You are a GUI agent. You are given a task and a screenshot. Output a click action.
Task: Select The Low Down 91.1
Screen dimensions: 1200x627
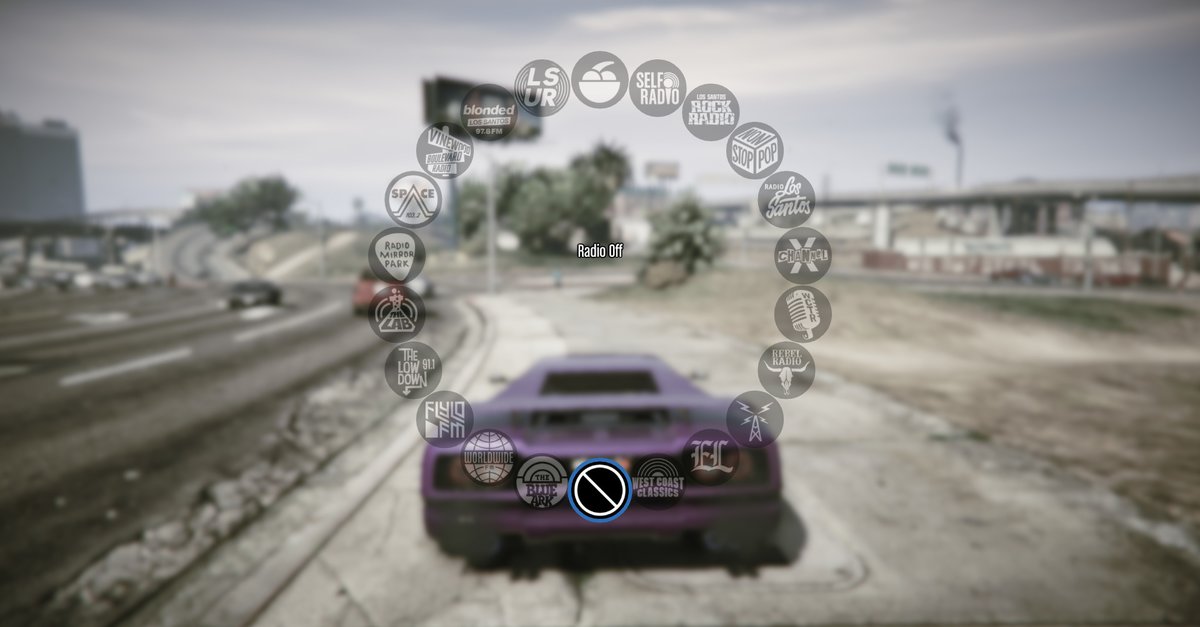point(413,370)
